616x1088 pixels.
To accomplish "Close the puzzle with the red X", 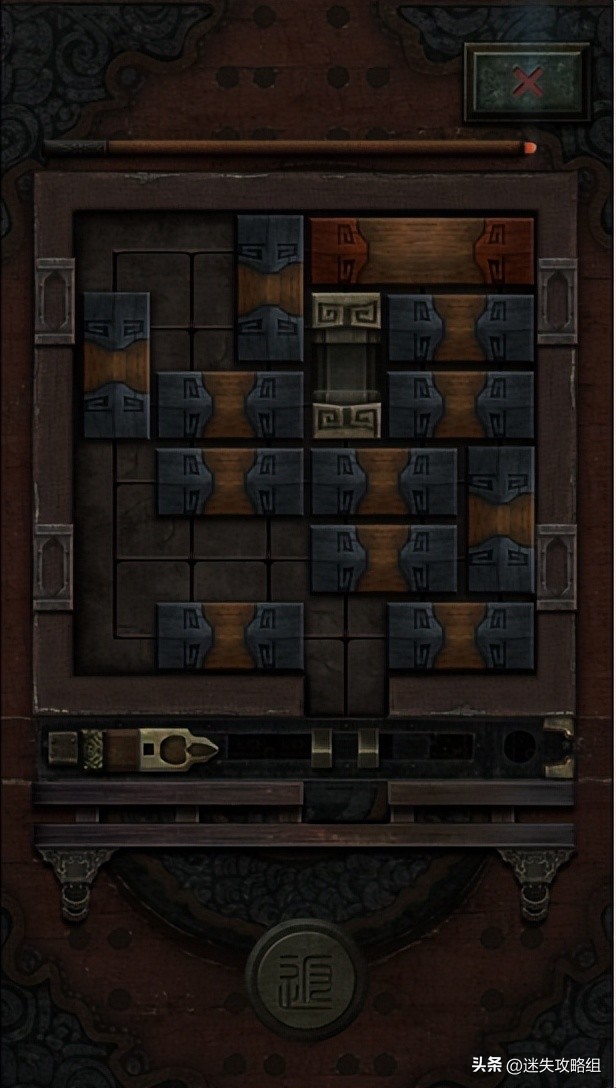I will pos(527,82).
